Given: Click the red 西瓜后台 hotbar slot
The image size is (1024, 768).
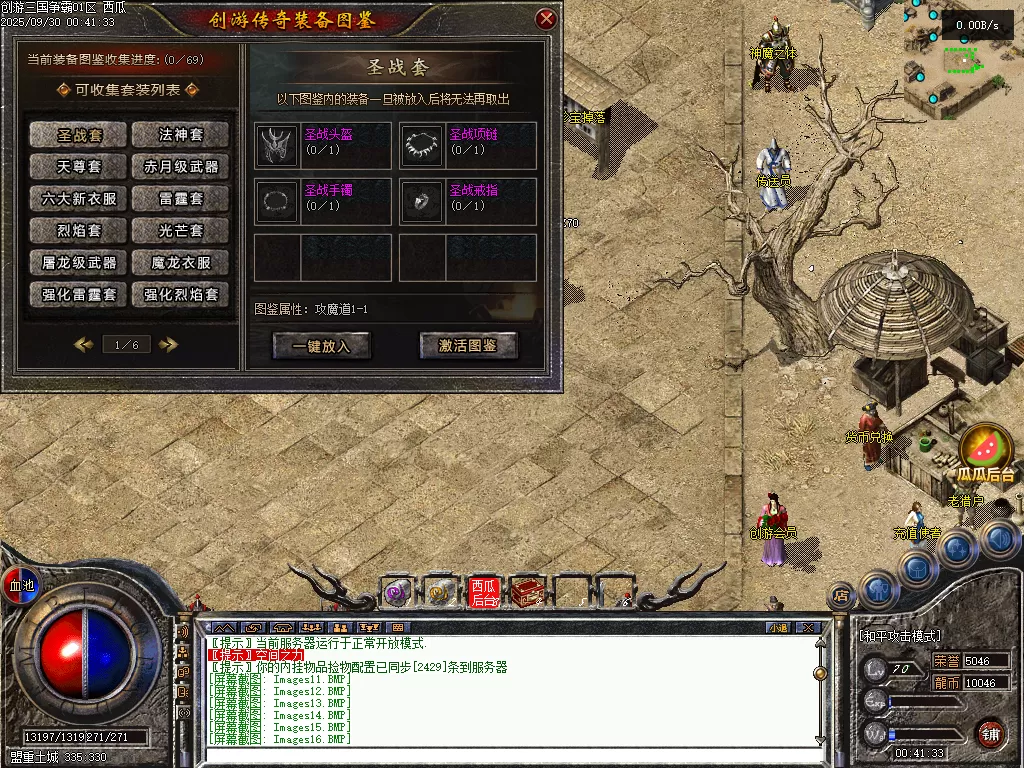Looking at the screenshot, I should click(x=483, y=593).
